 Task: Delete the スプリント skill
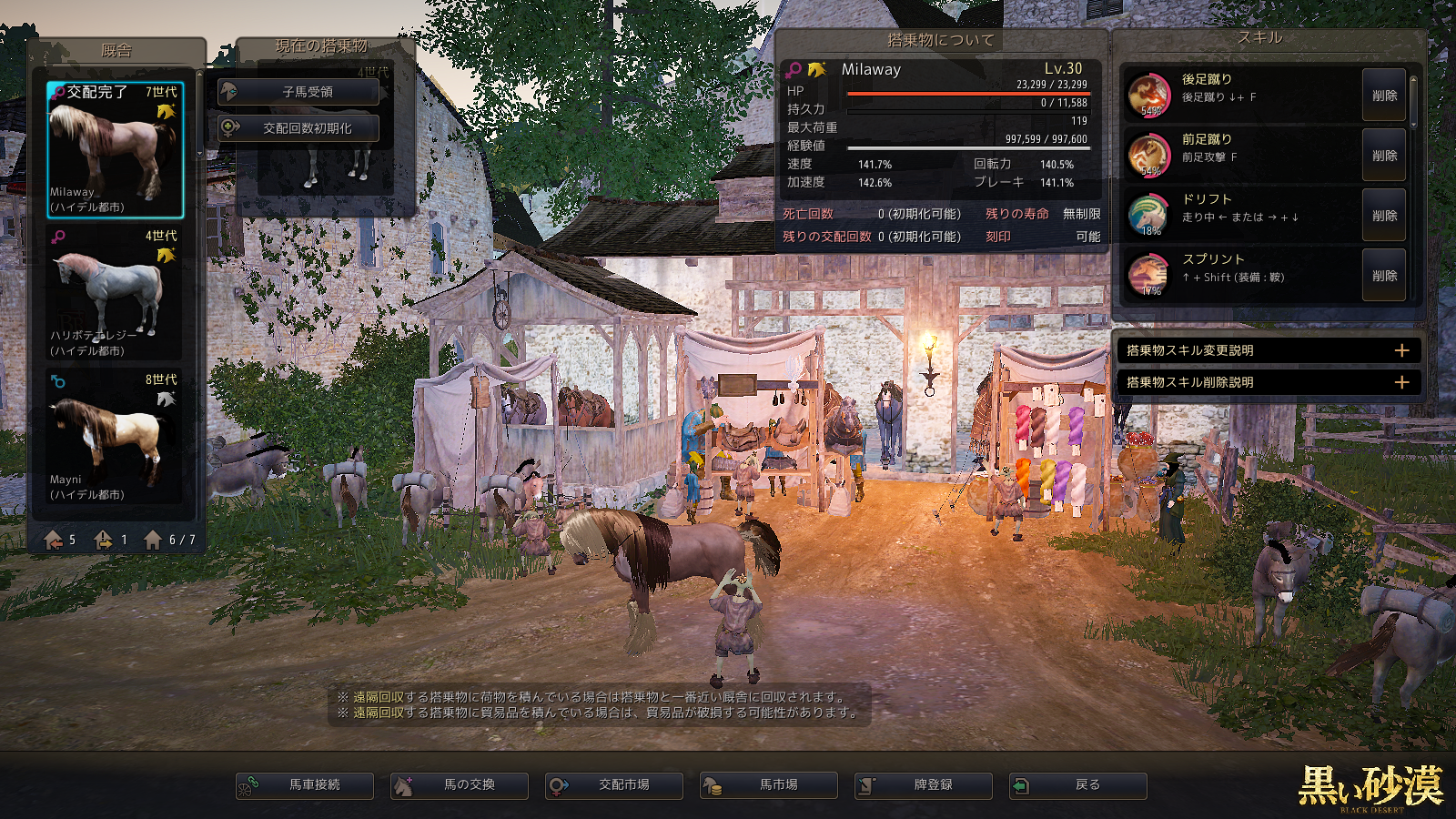pos(1384,276)
